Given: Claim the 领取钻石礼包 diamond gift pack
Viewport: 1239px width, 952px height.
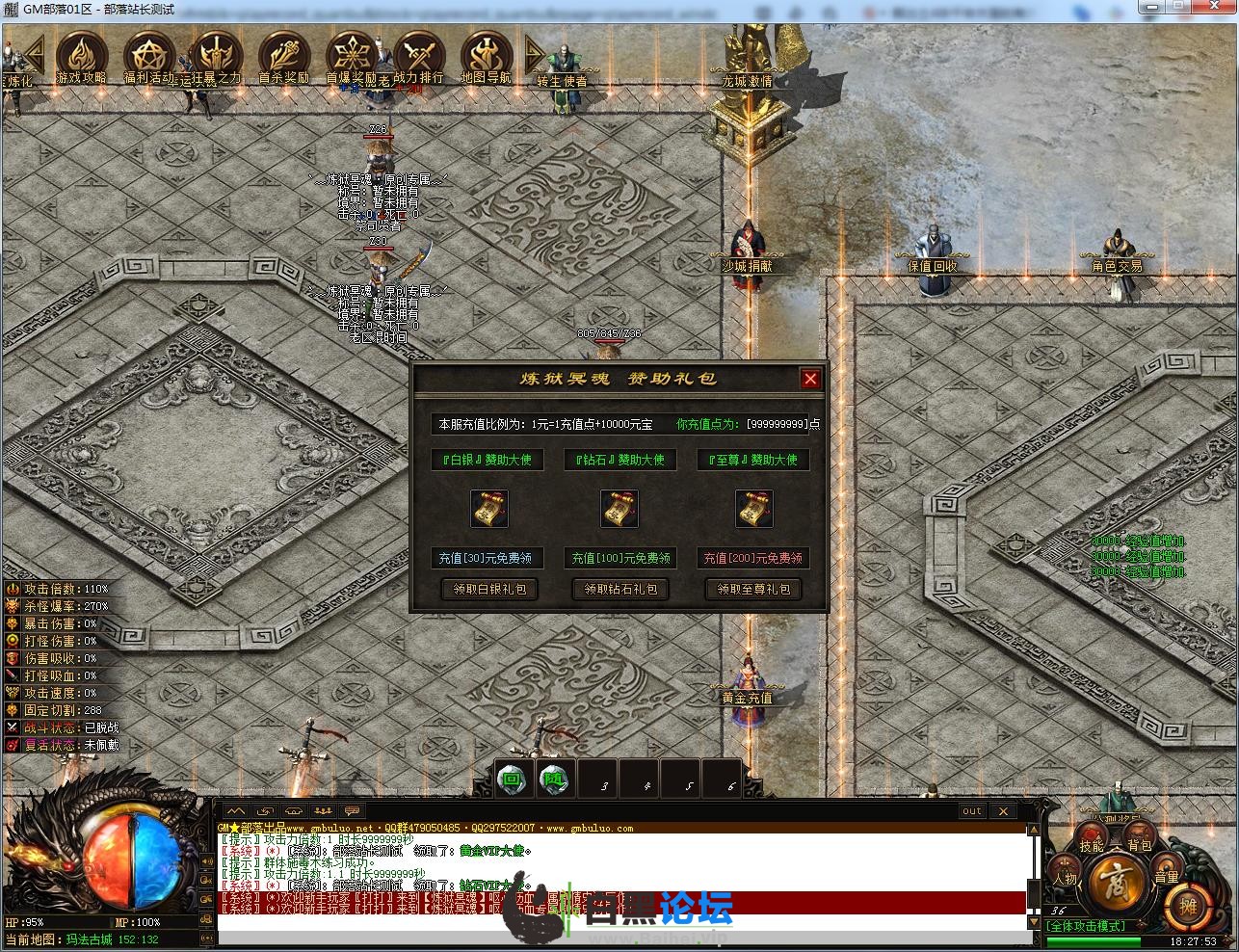Looking at the screenshot, I should tap(620, 589).
